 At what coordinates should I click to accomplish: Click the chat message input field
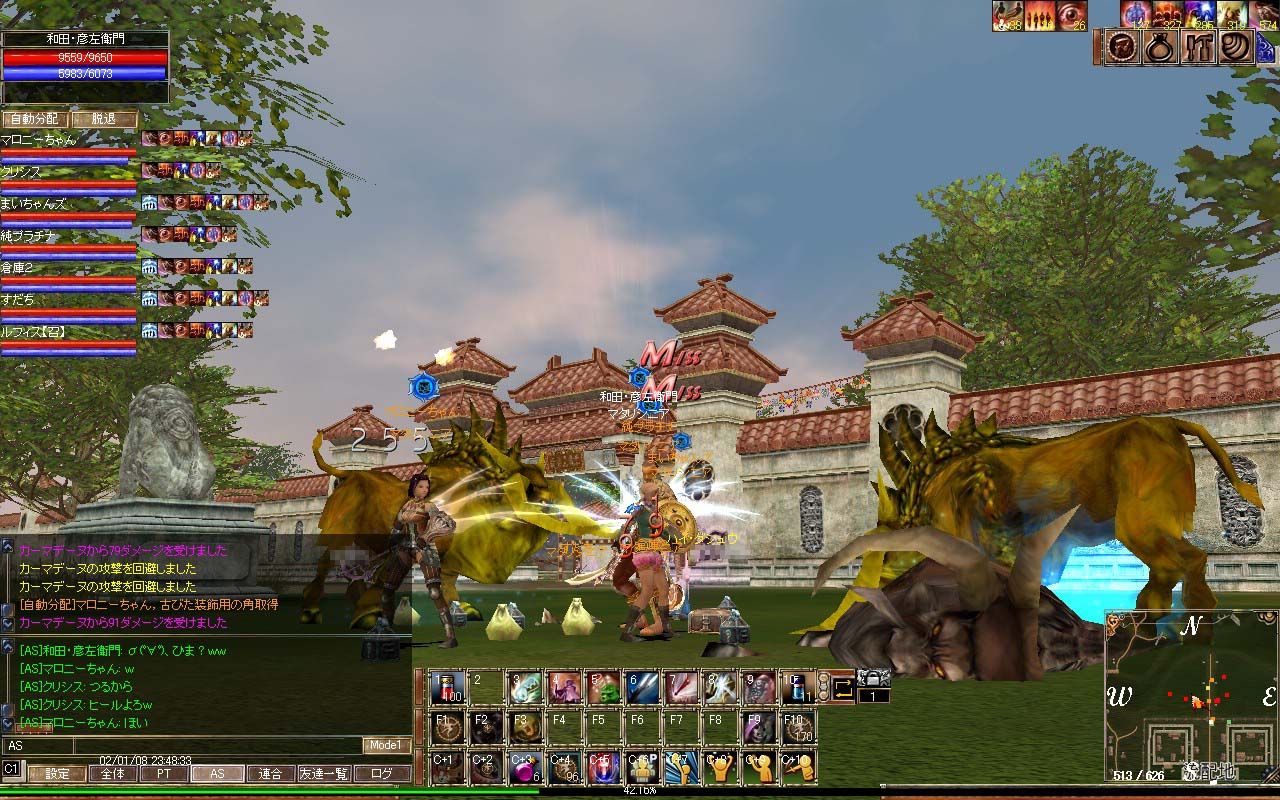(x=216, y=745)
